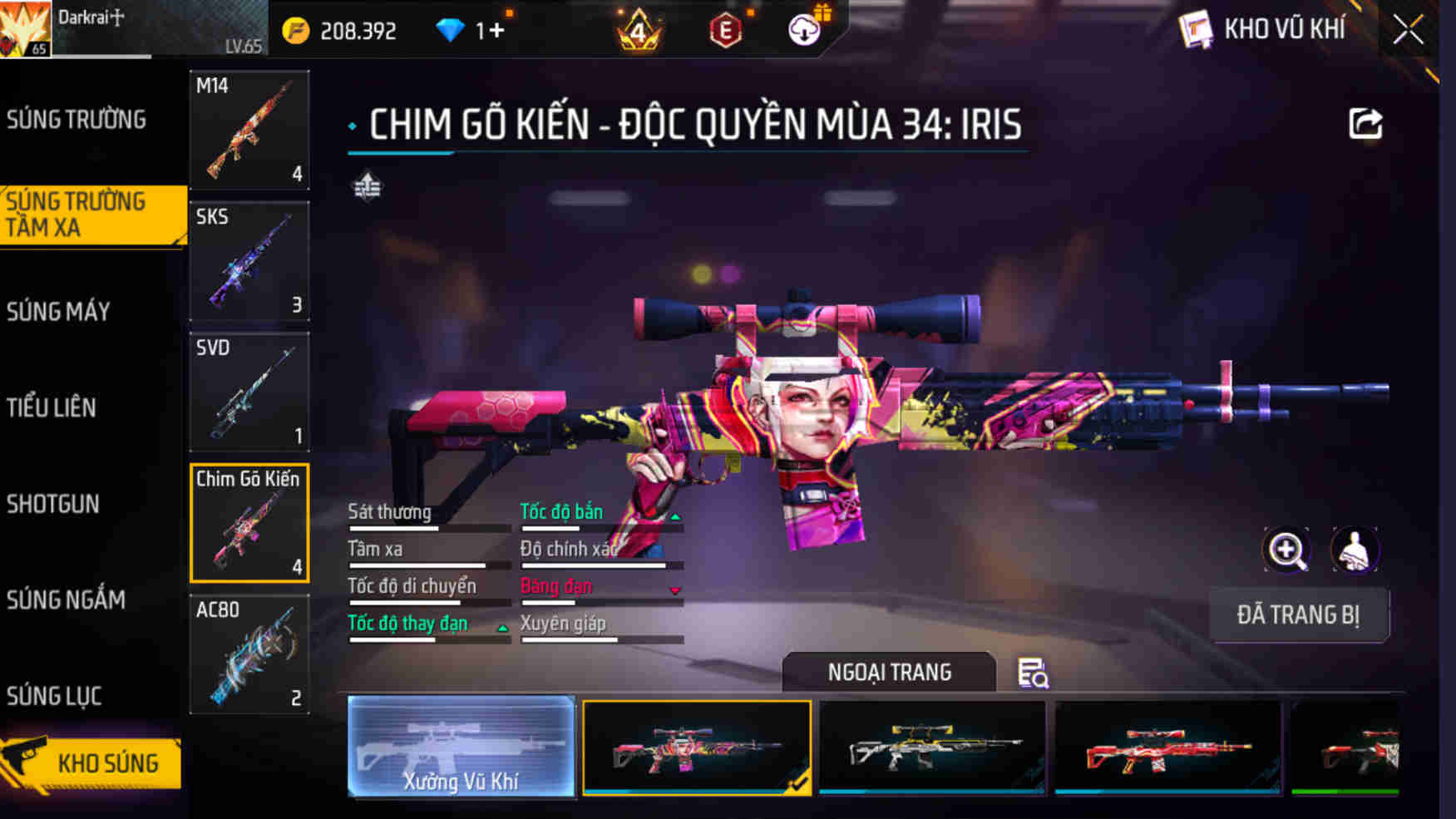Open the KHO VŨ KHÍ book icon

pyautogui.click(x=1197, y=31)
